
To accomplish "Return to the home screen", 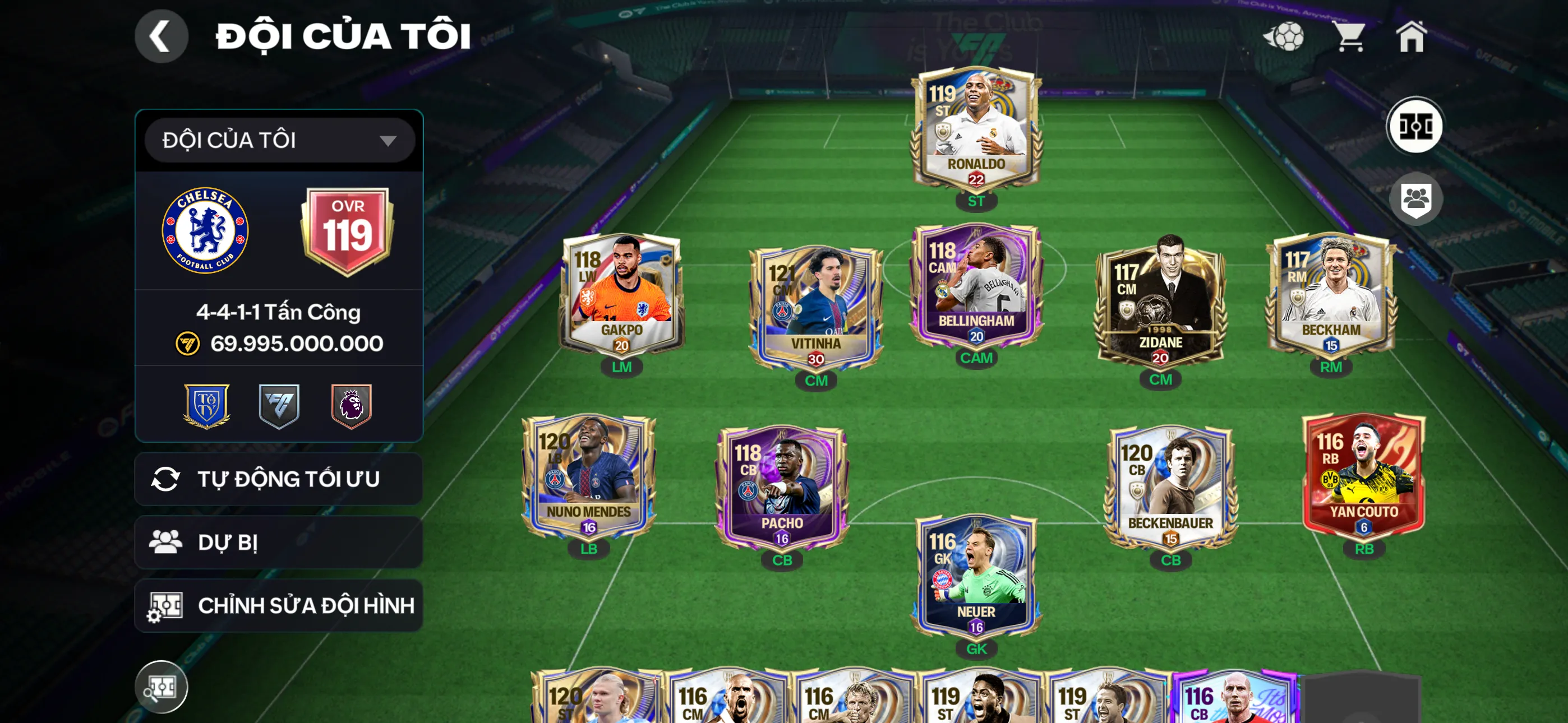I will (1411, 36).
